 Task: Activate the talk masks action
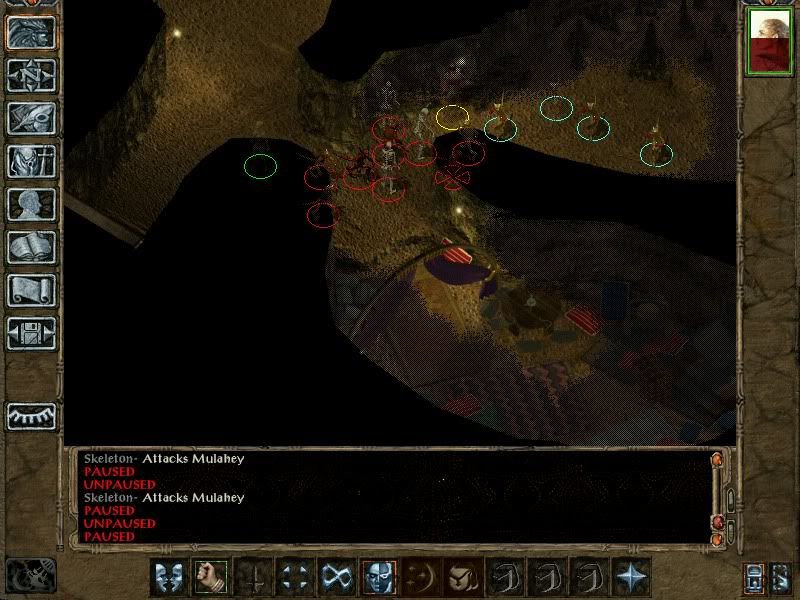click(x=169, y=577)
